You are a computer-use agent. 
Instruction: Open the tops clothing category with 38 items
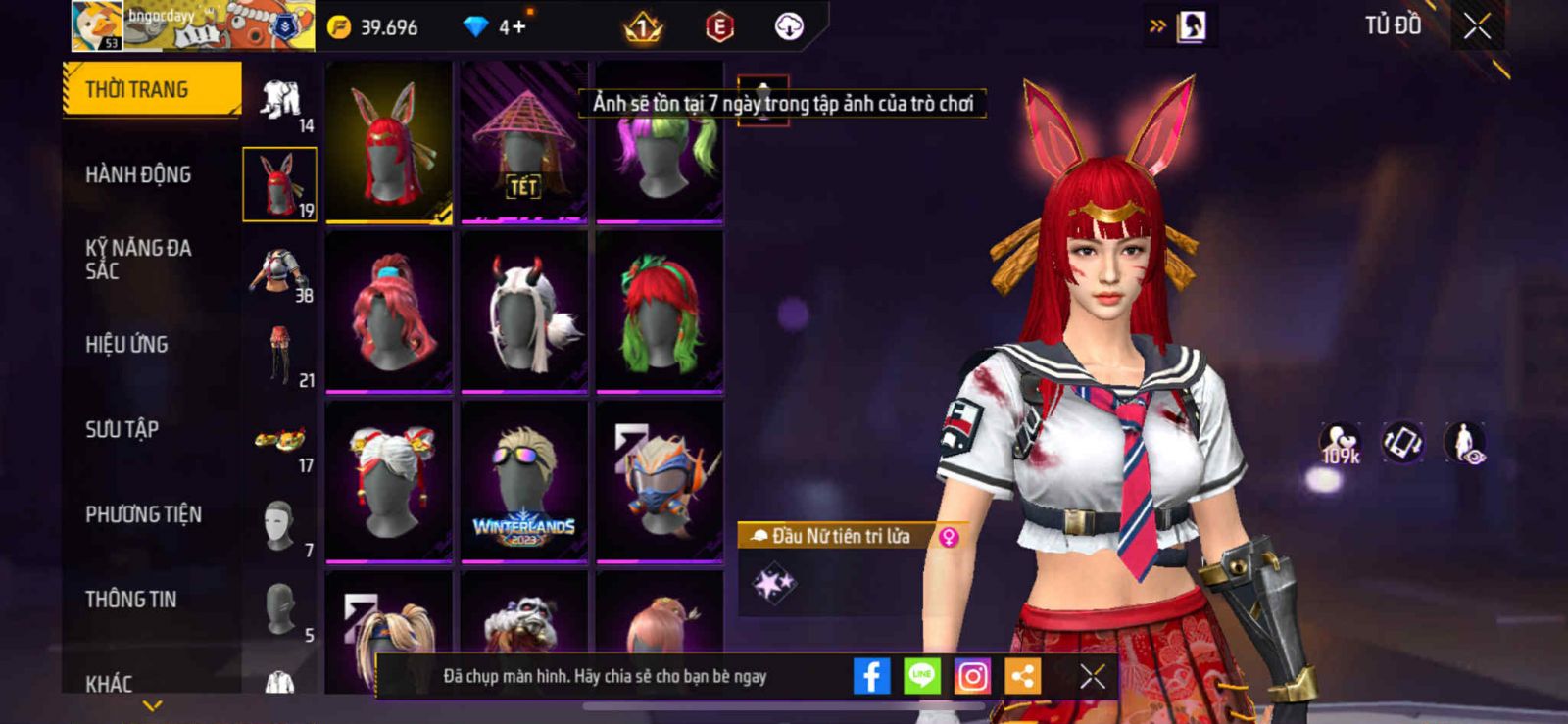pyautogui.click(x=280, y=272)
